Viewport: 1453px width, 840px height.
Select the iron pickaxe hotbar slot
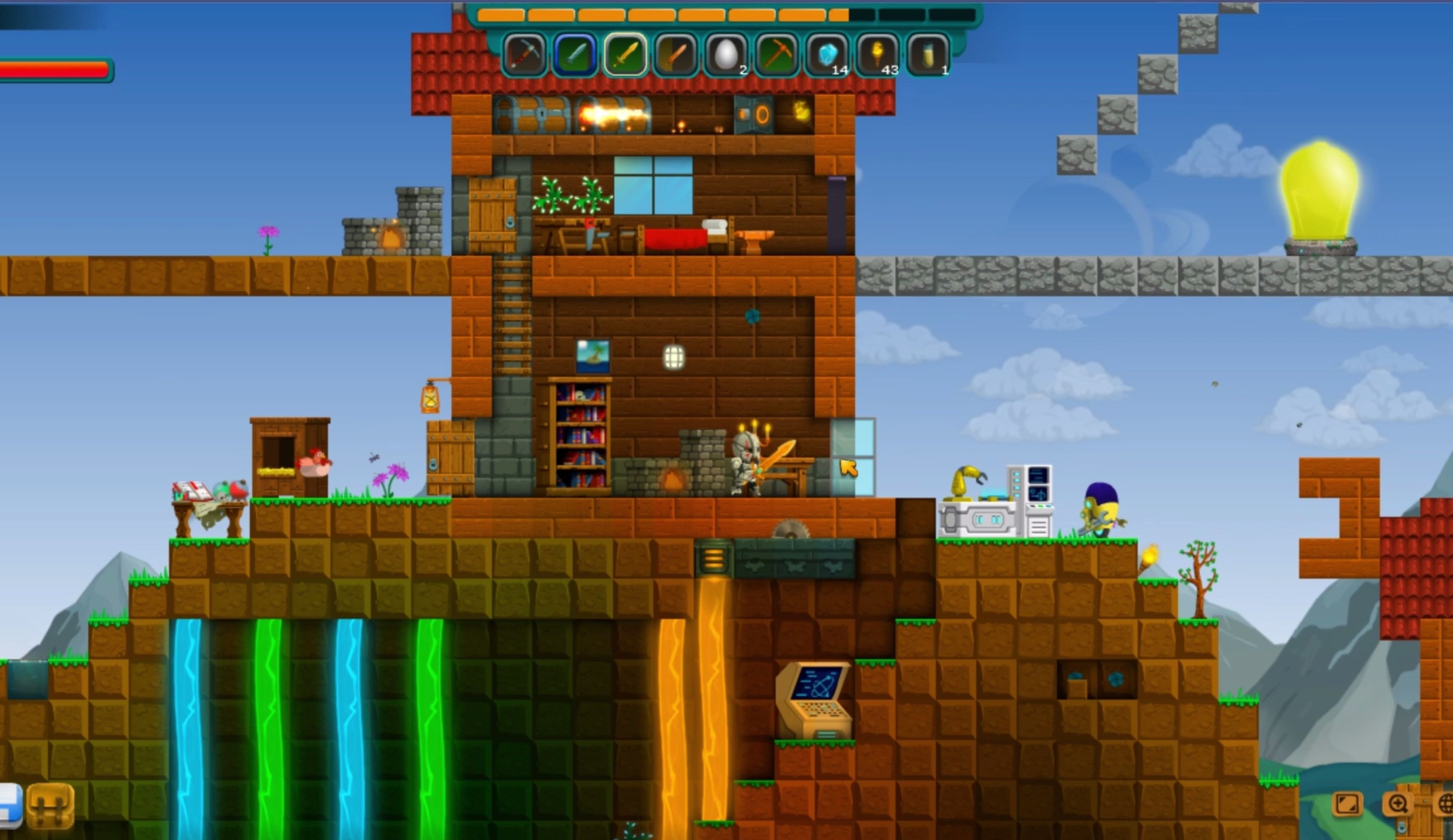click(x=524, y=55)
